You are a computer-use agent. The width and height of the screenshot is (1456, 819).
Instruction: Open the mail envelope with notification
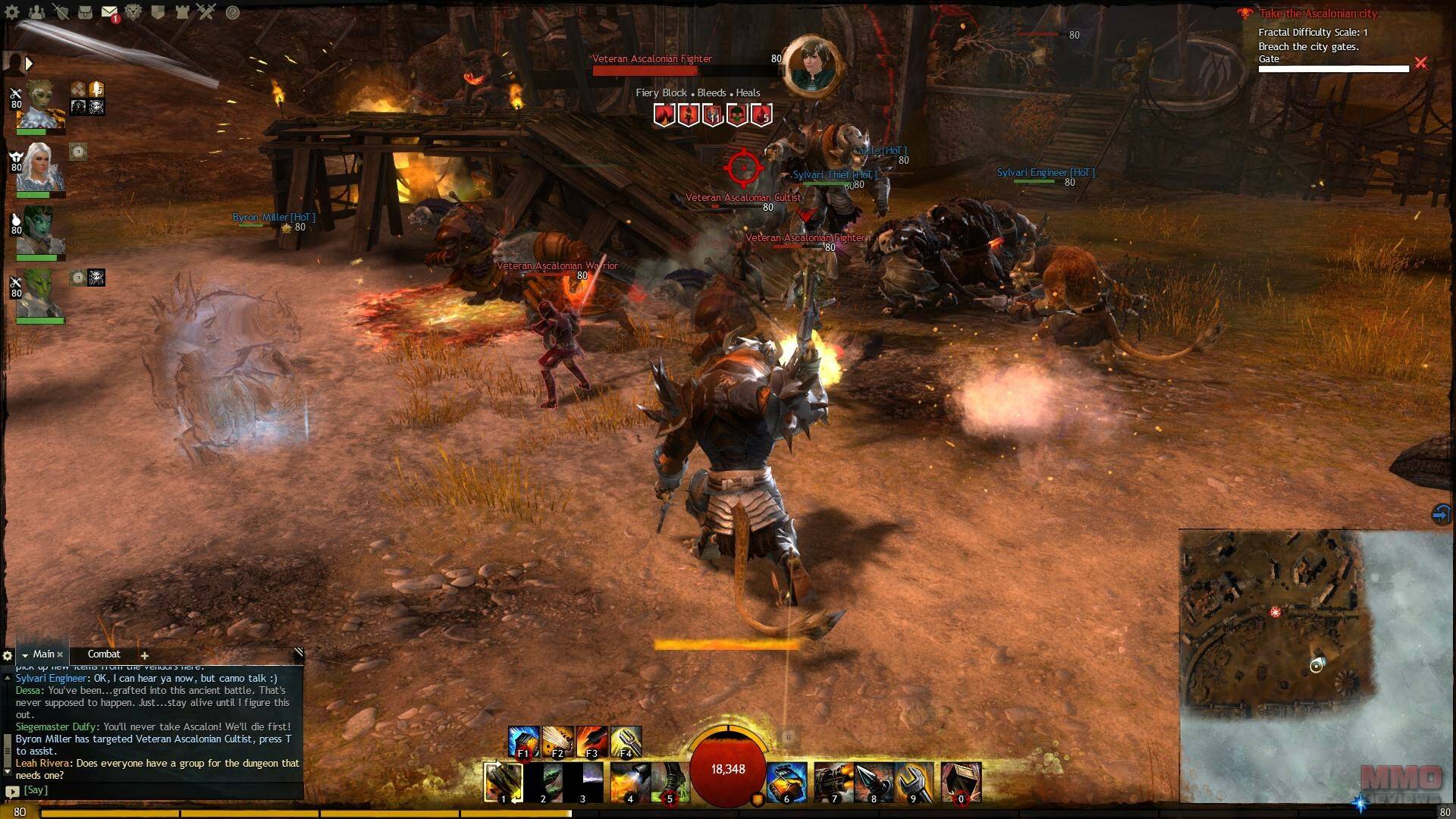[110, 12]
